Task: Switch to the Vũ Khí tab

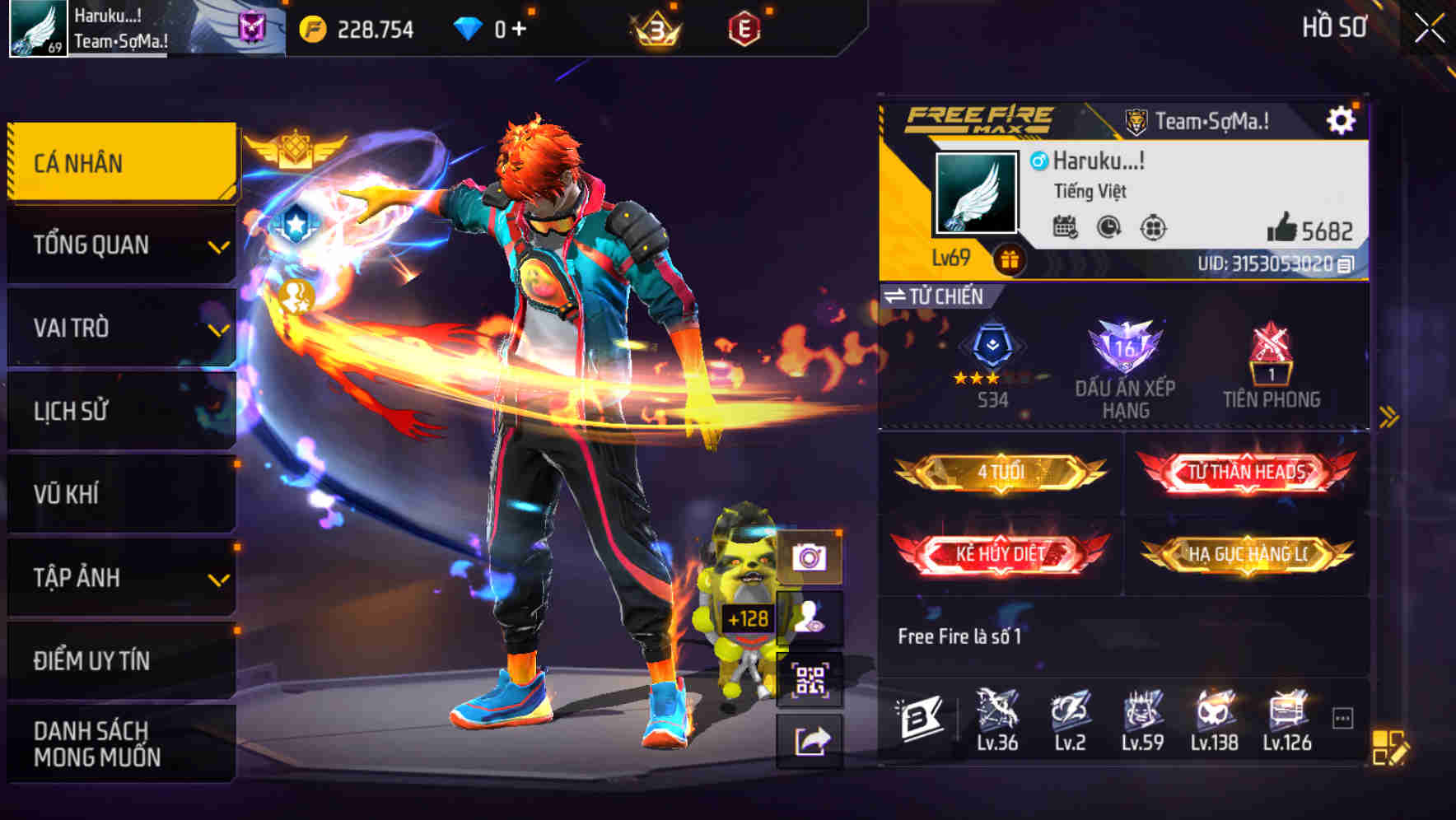Action: click(x=120, y=494)
